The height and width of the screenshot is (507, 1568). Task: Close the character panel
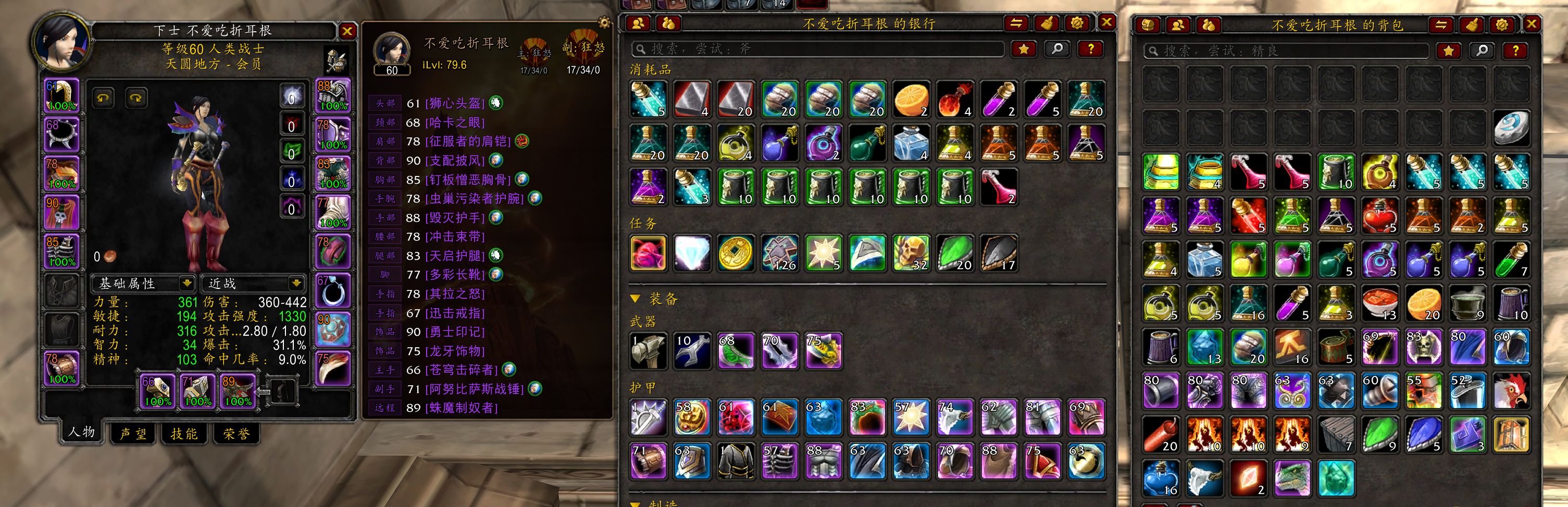346,32
